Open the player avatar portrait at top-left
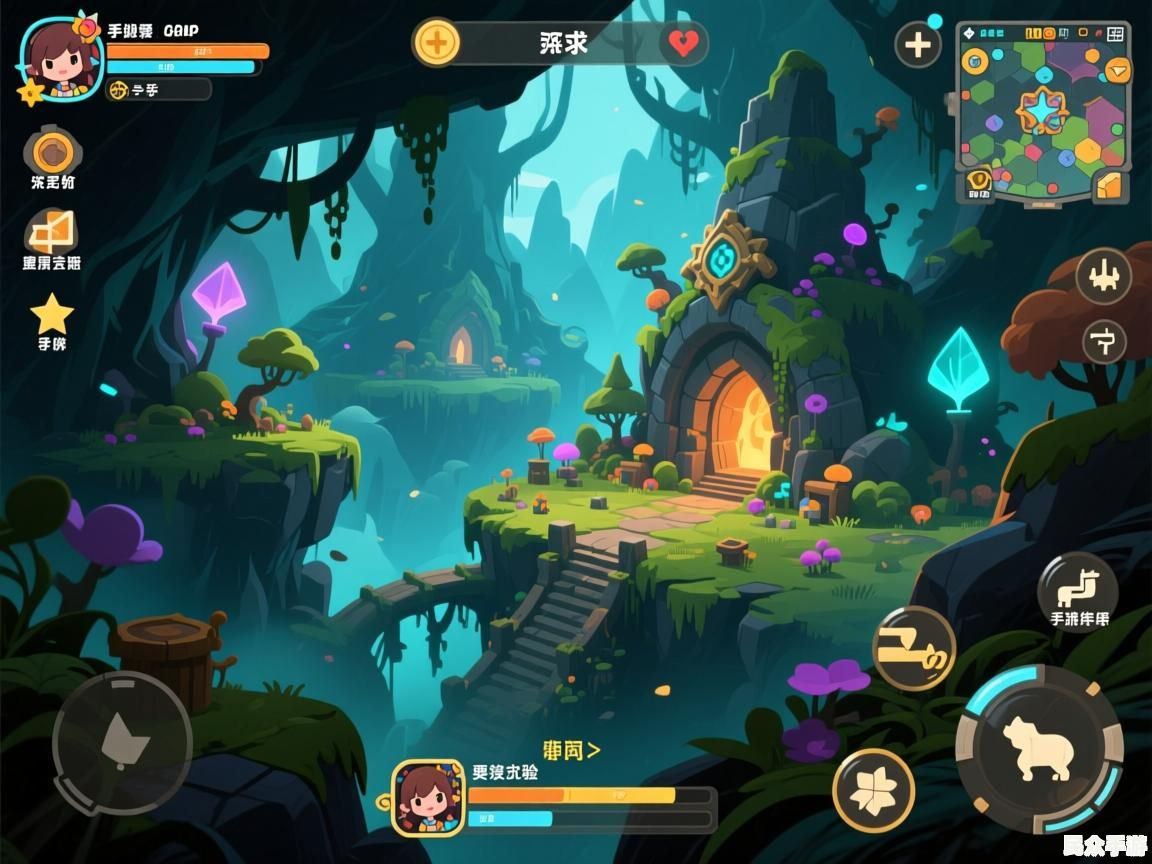The height and width of the screenshot is (864, 1152). click(x=58, y=55)
